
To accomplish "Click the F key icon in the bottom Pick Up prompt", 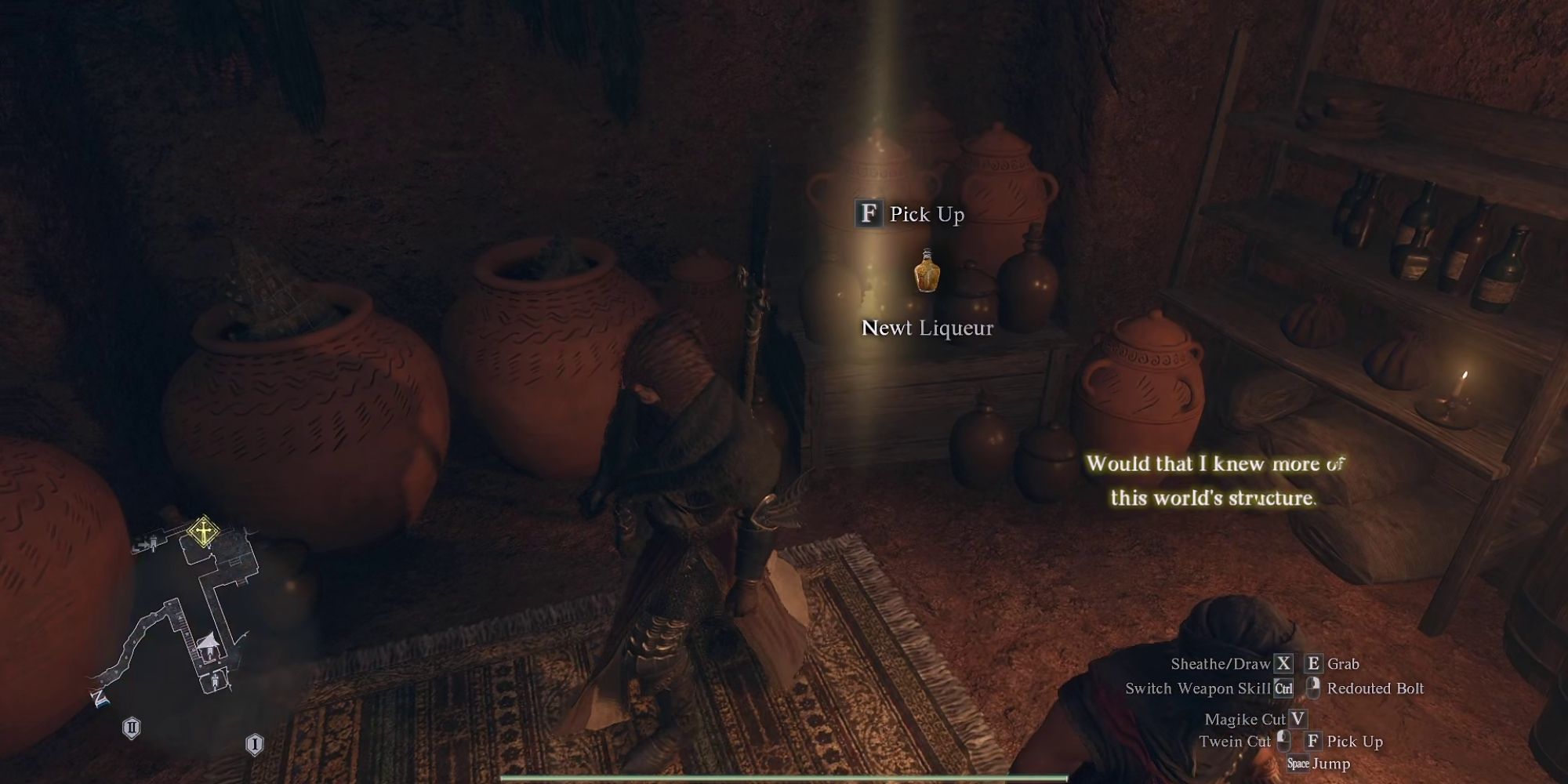I will (1314, 742).
